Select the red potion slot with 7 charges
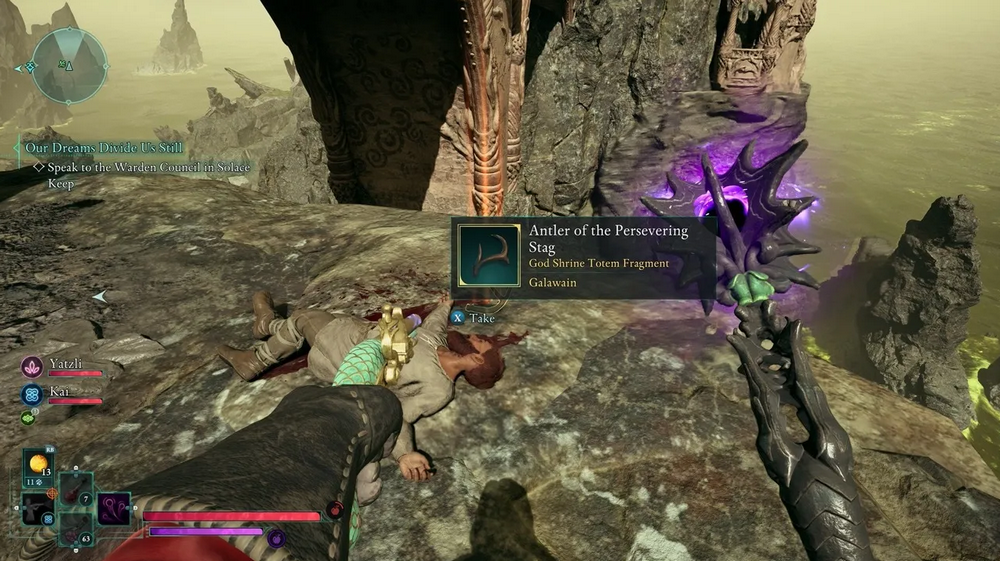The height and width of the screenshot is (561, 1000). (75, 490)
